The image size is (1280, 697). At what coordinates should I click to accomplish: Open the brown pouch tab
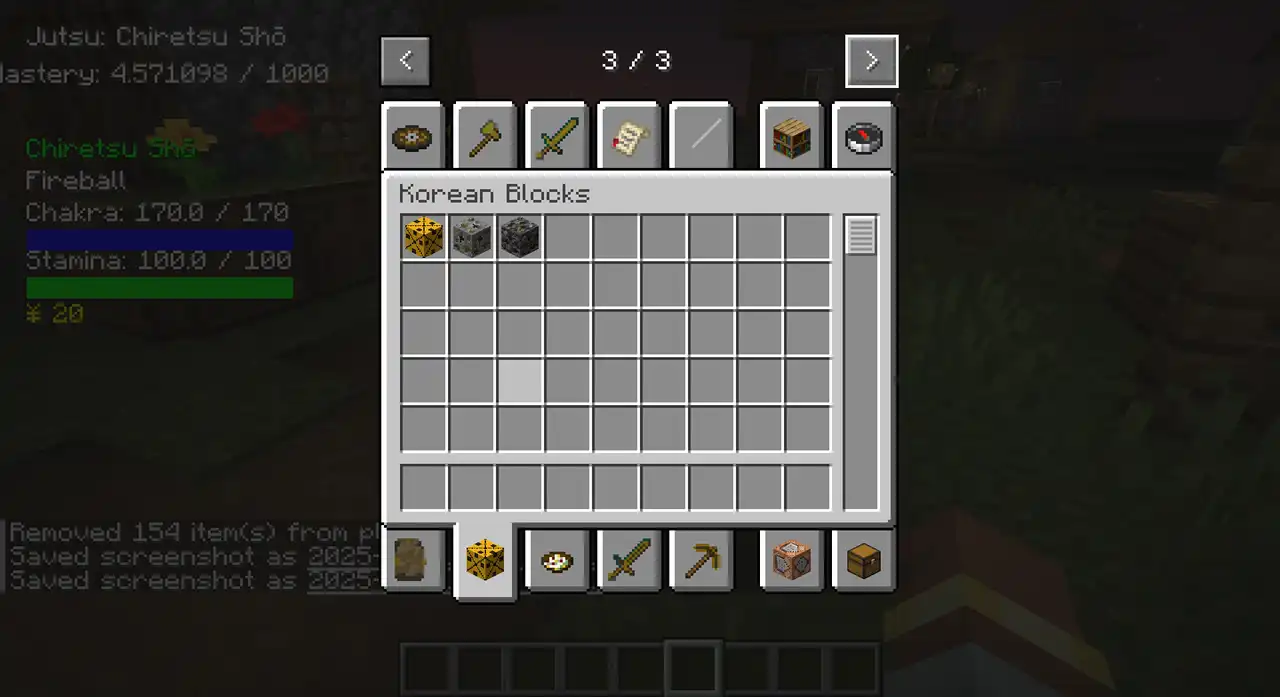pyautogui.click(x=413, y=560)
